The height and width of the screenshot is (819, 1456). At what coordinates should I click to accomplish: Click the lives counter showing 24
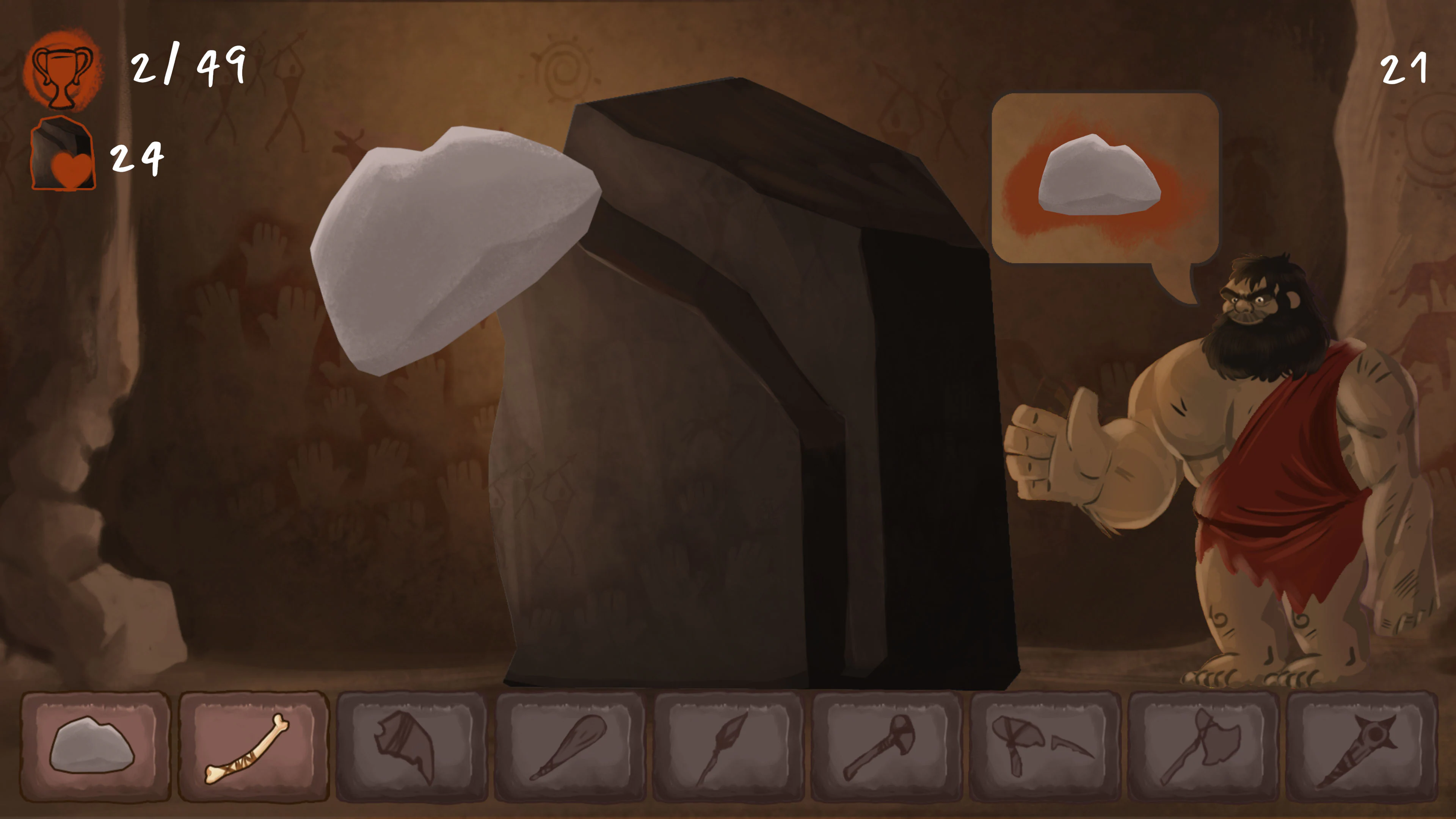137,161
